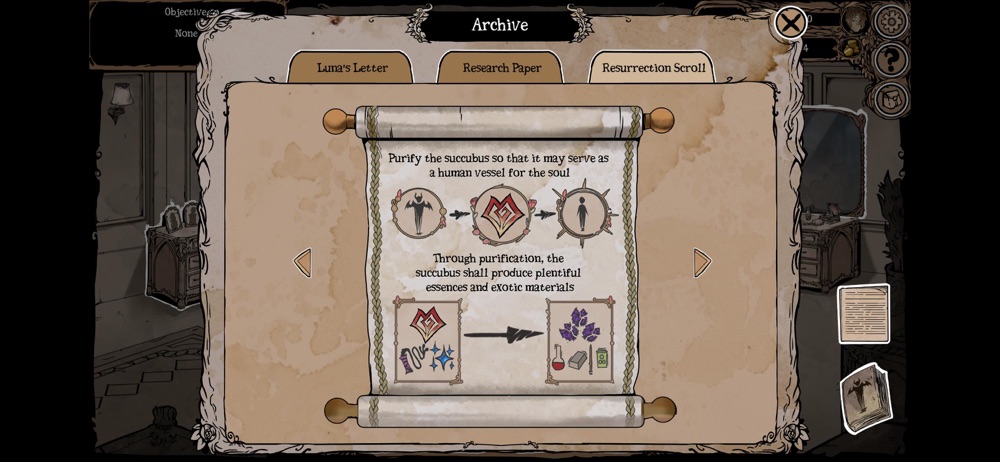Open the backpack inventory

(x=890, y=99)
